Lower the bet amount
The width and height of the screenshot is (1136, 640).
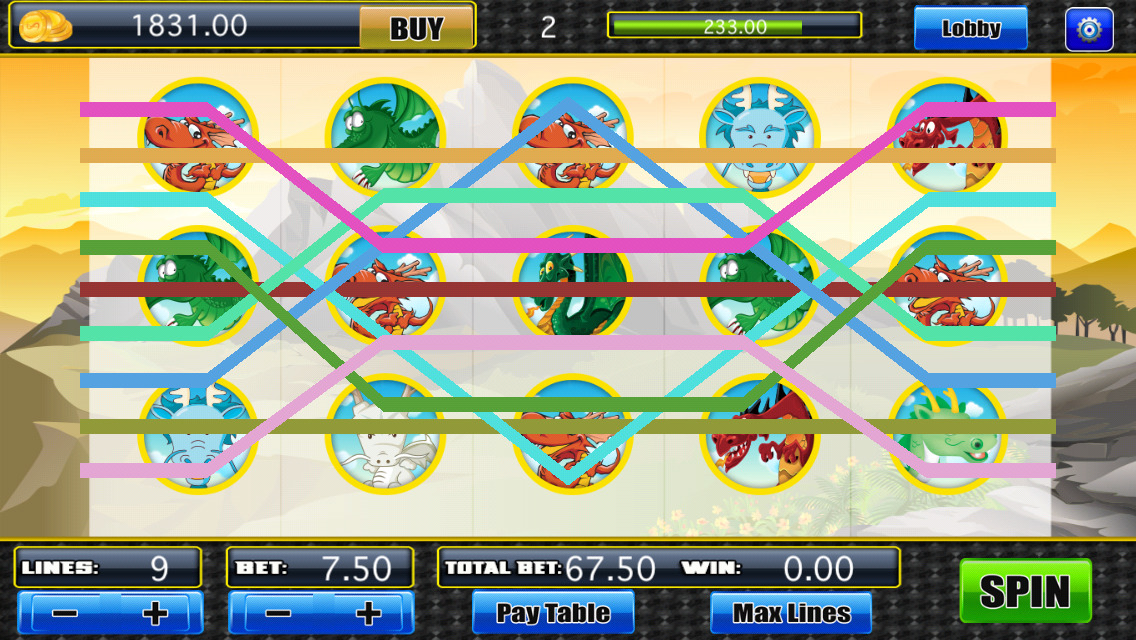point(276,612)
